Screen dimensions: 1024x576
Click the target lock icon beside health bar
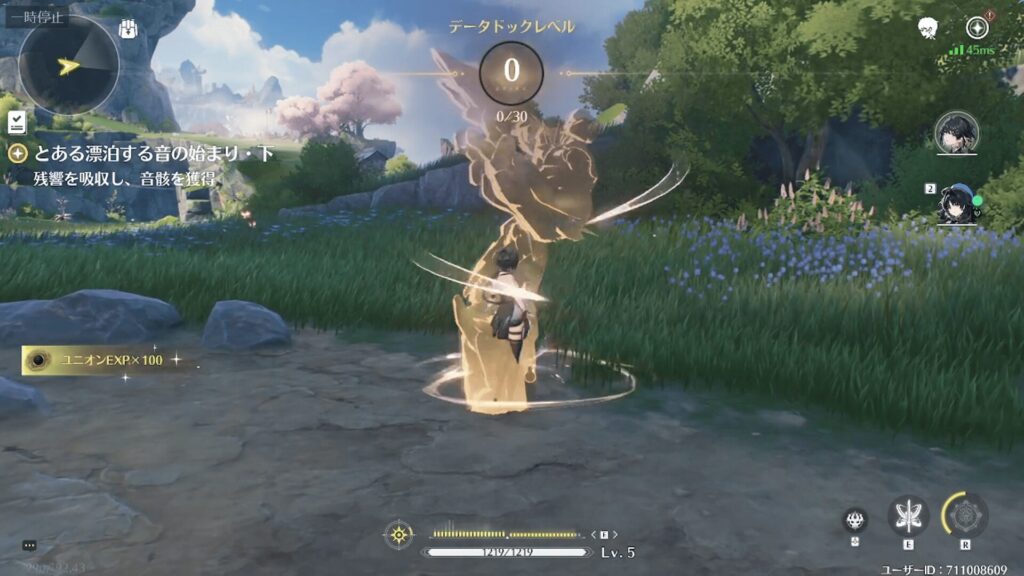tap(398, 534)
